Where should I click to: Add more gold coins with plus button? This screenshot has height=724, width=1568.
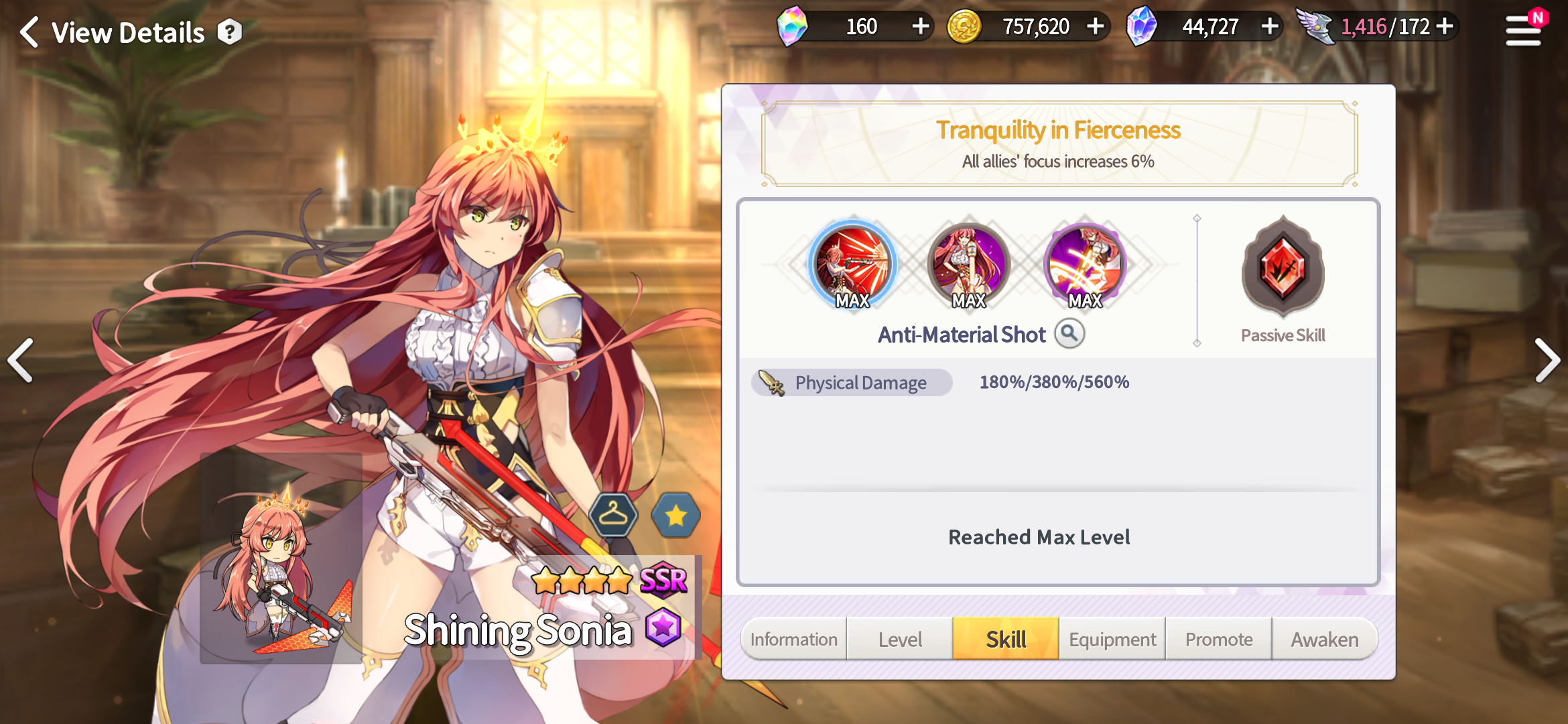[1096, 27]
